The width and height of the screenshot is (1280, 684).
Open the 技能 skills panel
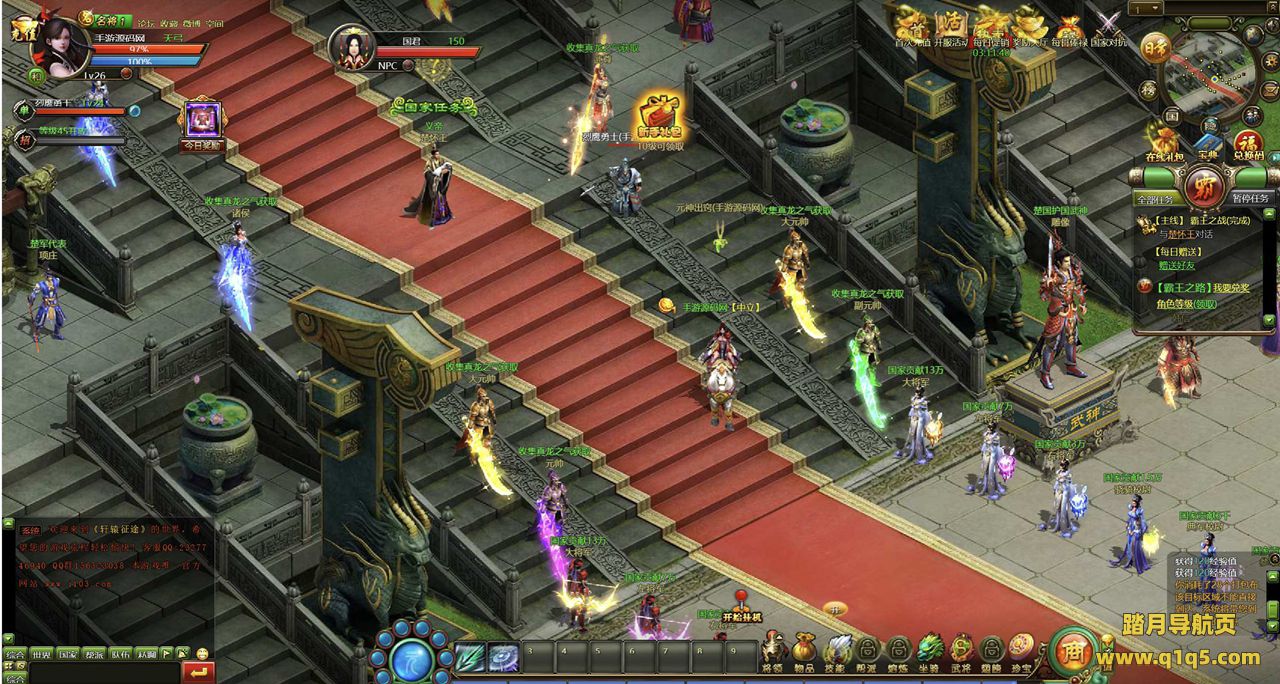(x=837, y=649)
